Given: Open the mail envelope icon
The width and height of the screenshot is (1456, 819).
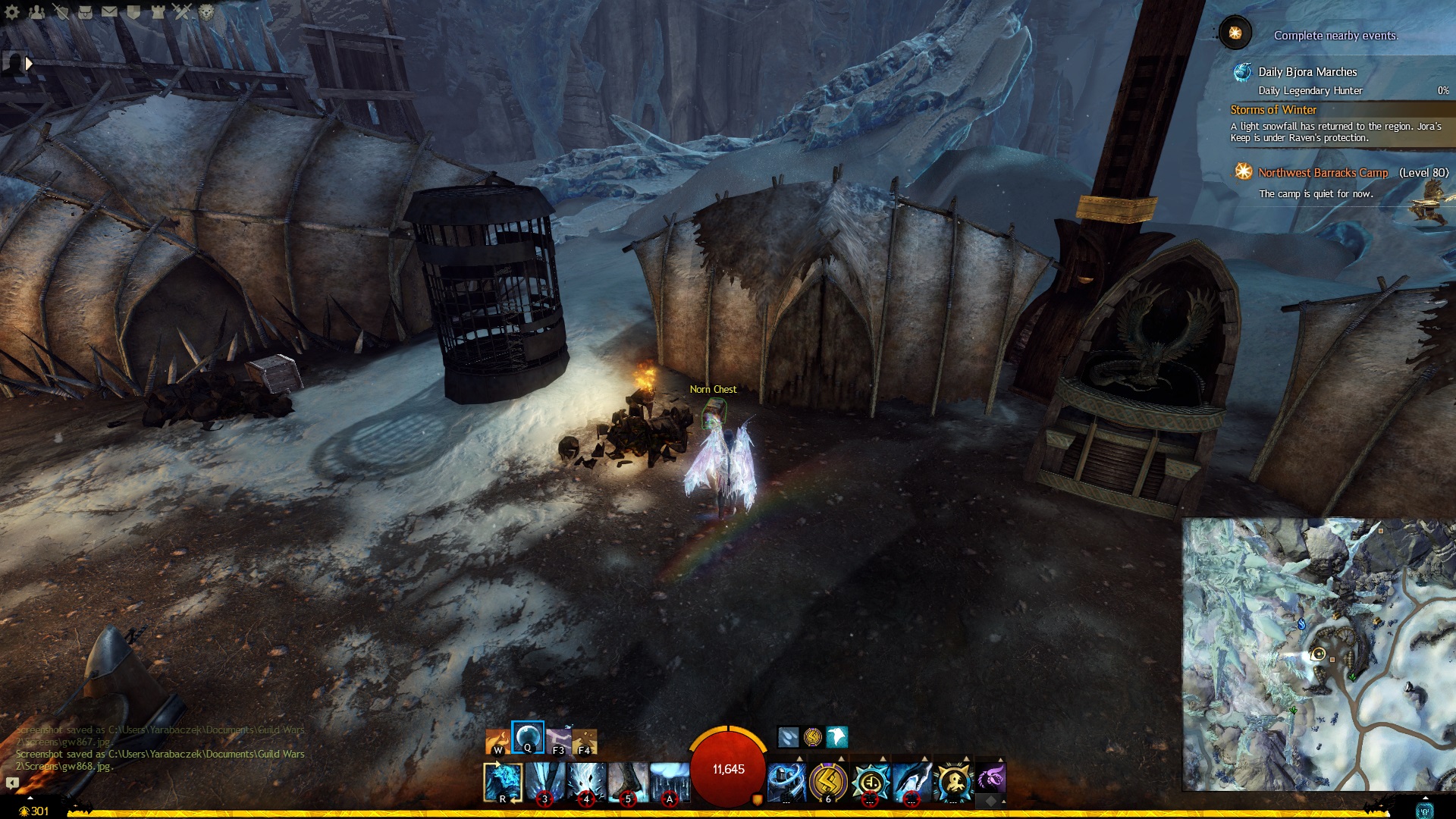Looking at the screenshot, I should click(x=109, y=11).
